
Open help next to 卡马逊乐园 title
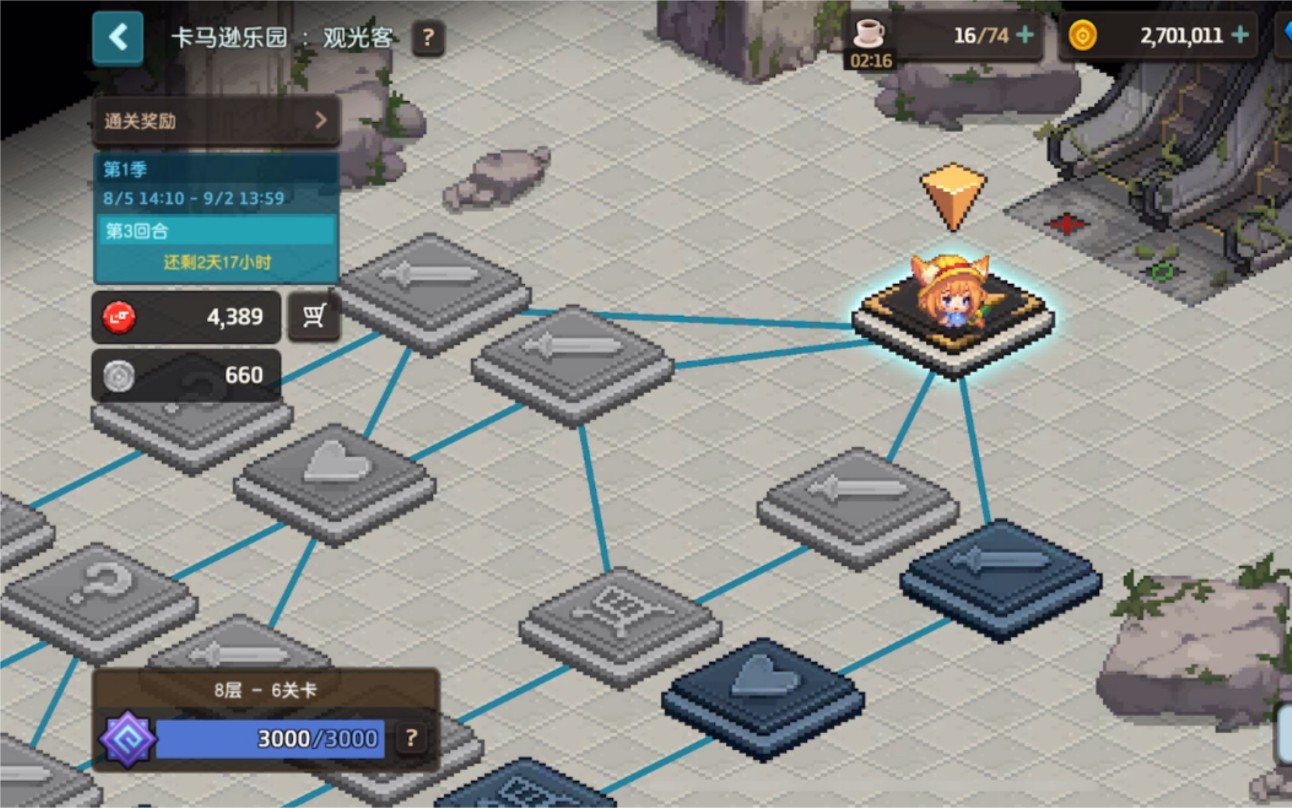(428, 39)
